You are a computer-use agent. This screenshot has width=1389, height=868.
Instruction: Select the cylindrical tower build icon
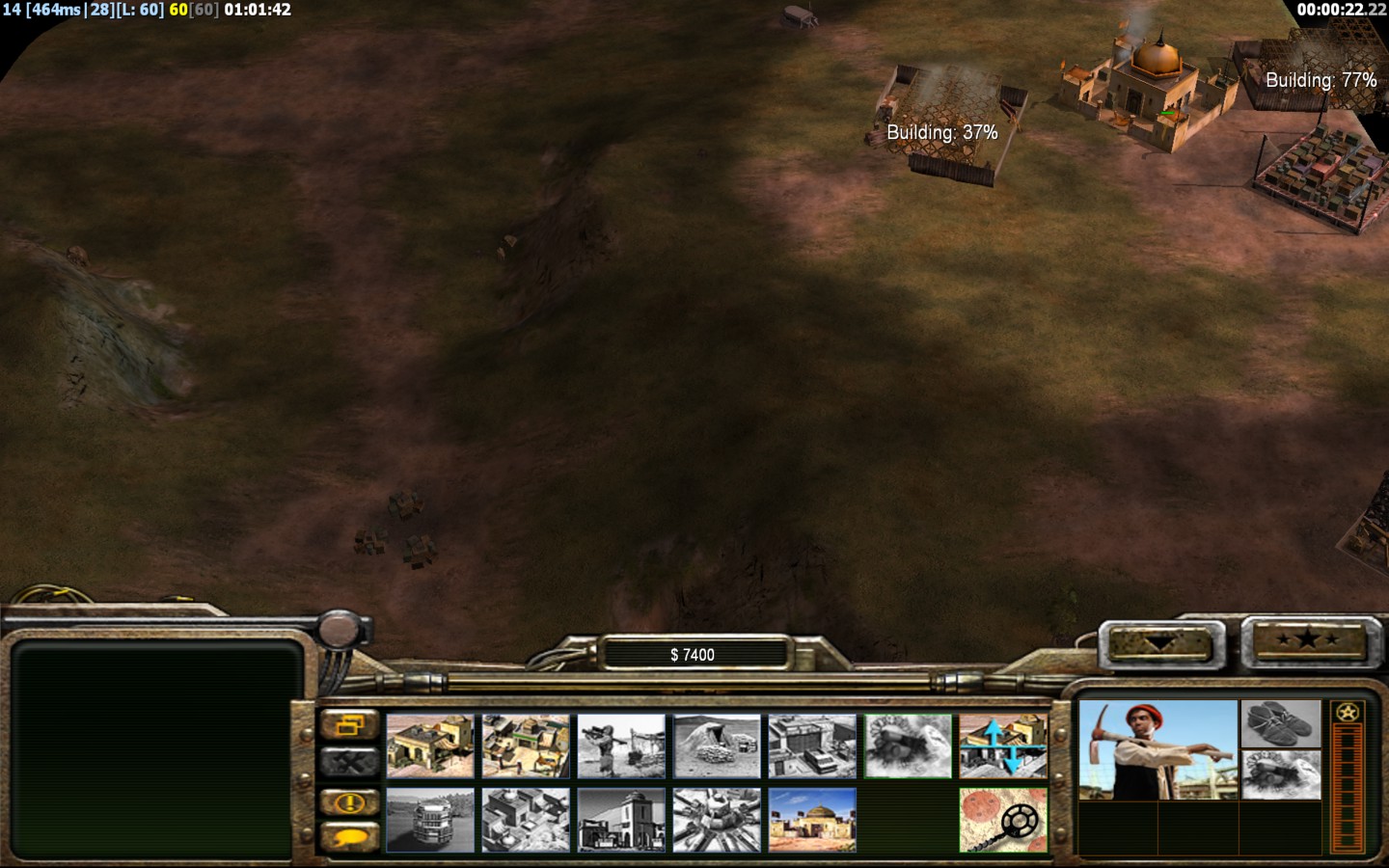430,820
